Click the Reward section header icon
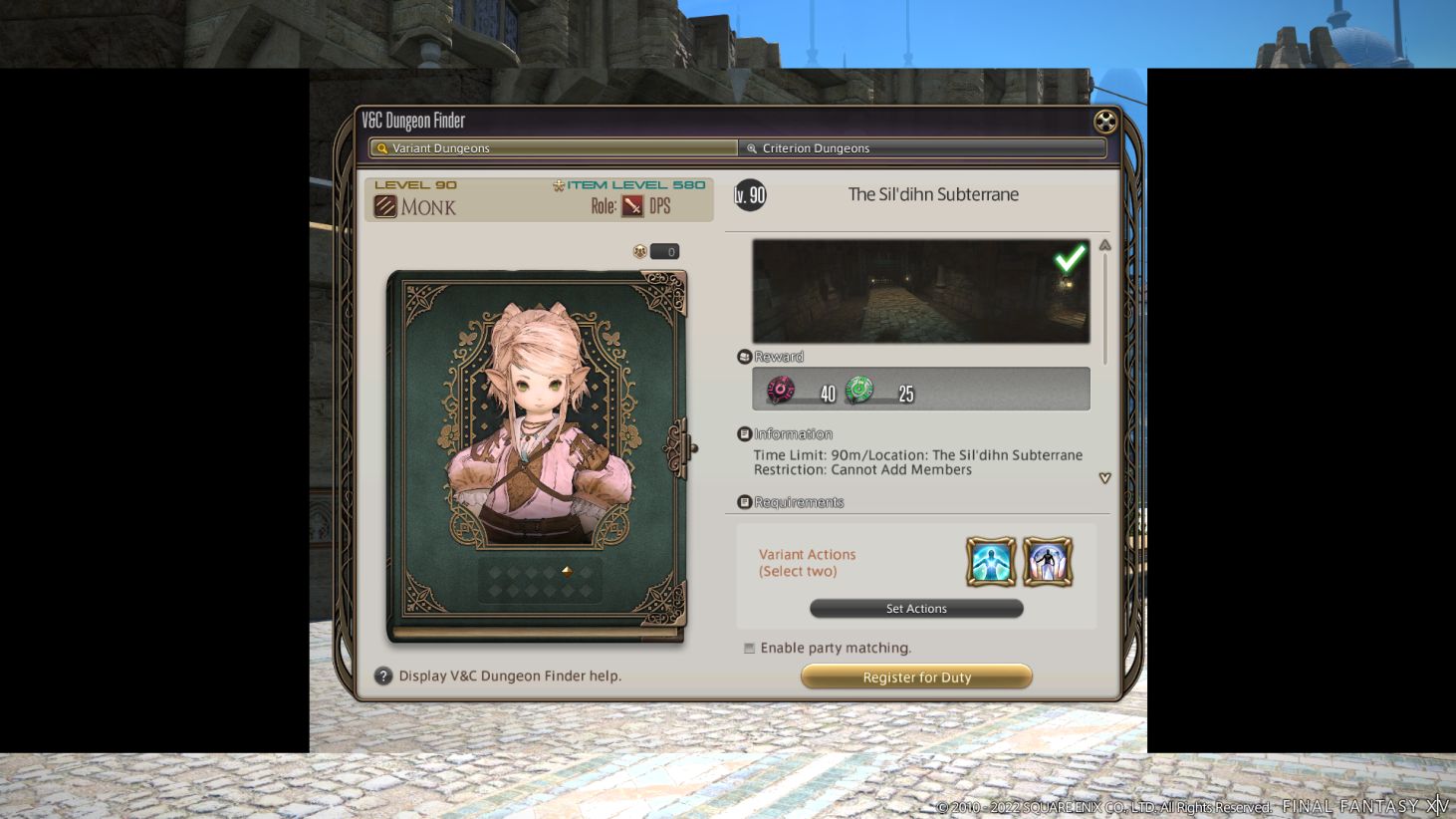1456x819 pixels. coord(745,356)
